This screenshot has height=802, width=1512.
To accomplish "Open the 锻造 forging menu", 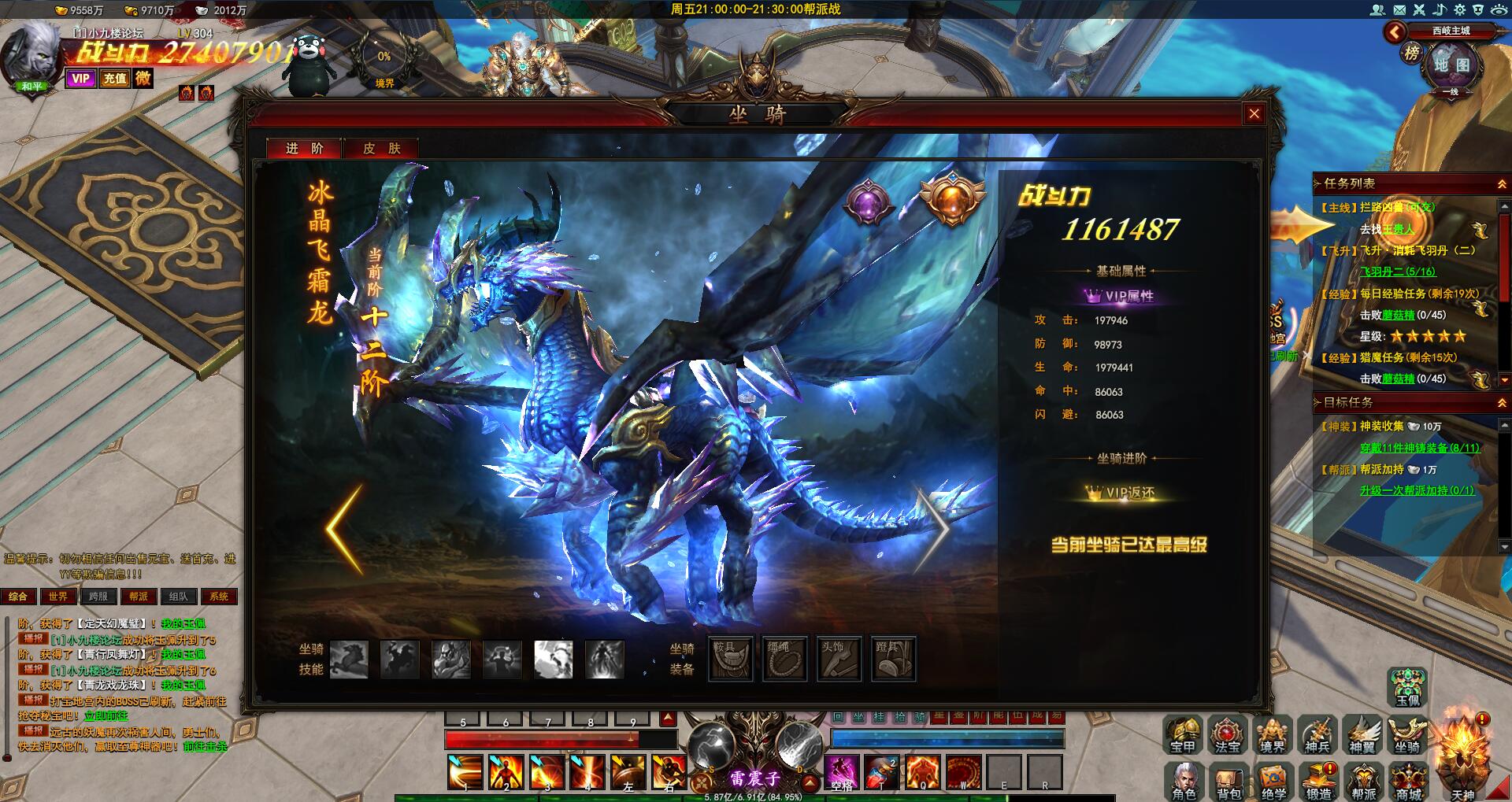I will (x=1319, y=782).
